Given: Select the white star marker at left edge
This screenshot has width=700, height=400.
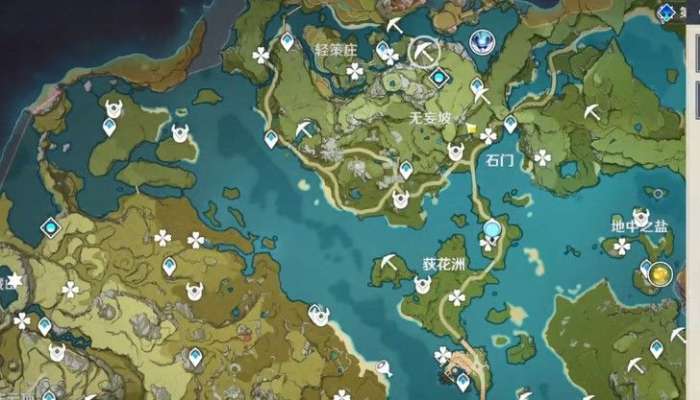Looking at the screenshot, I should tap(14, 280).
